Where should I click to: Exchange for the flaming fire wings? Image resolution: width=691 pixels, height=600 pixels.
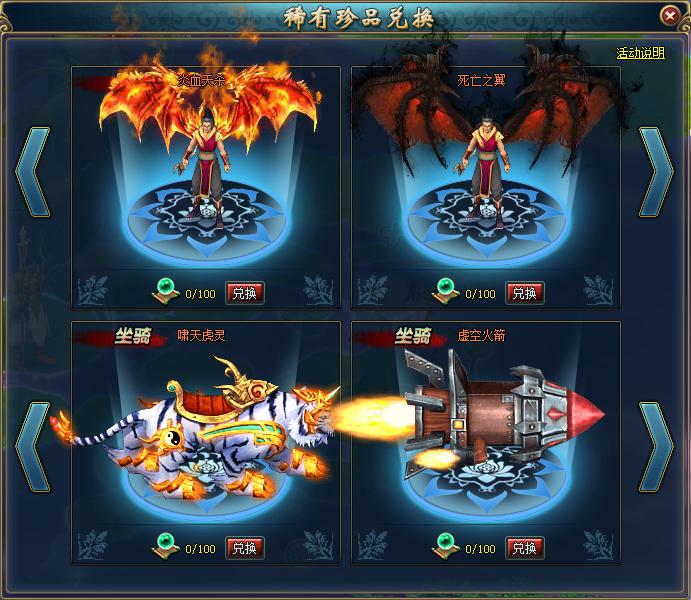click(245, 293)
